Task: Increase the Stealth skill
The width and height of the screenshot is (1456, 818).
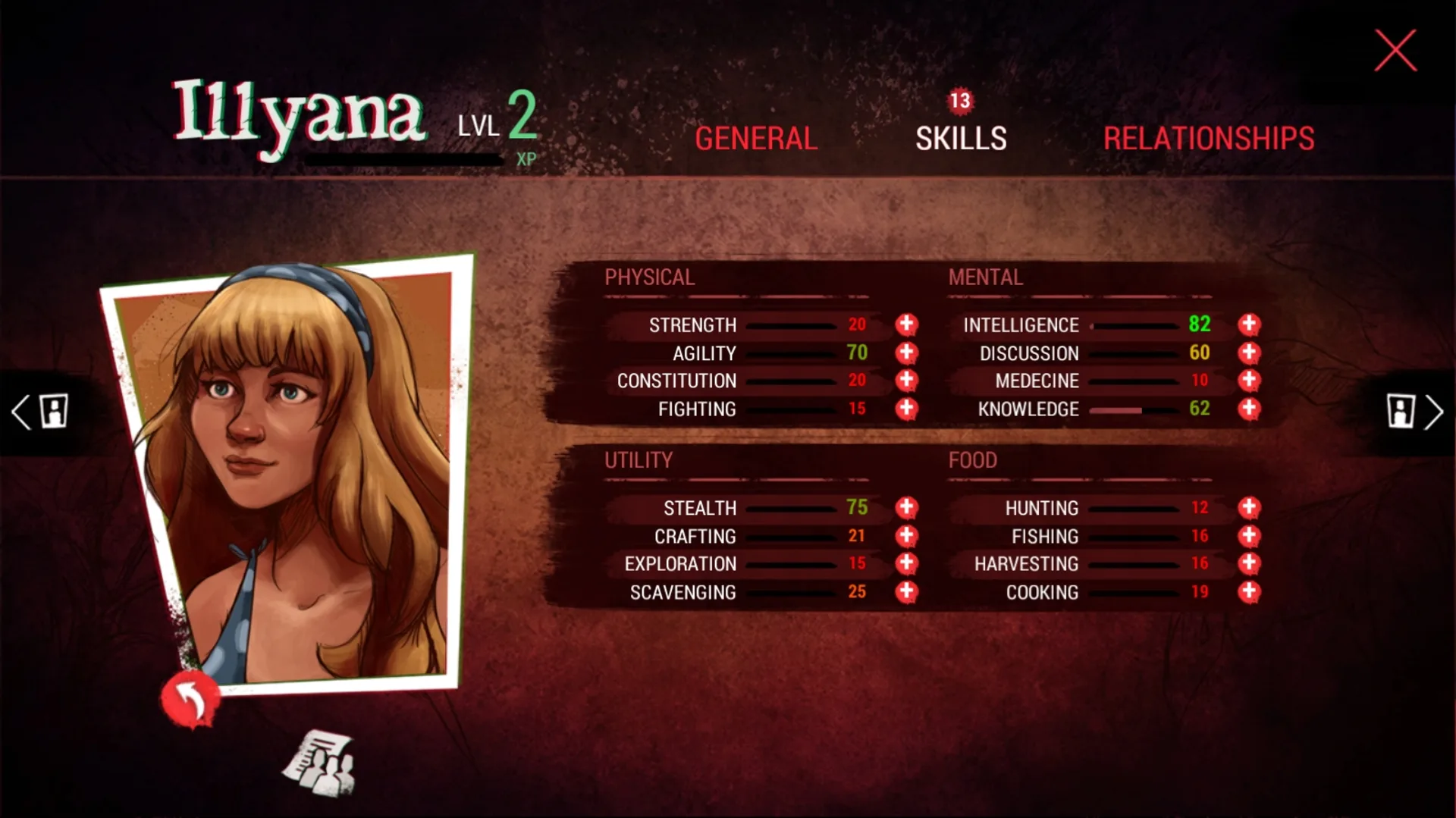Action: pyautogui.click(x=905, y=508)
